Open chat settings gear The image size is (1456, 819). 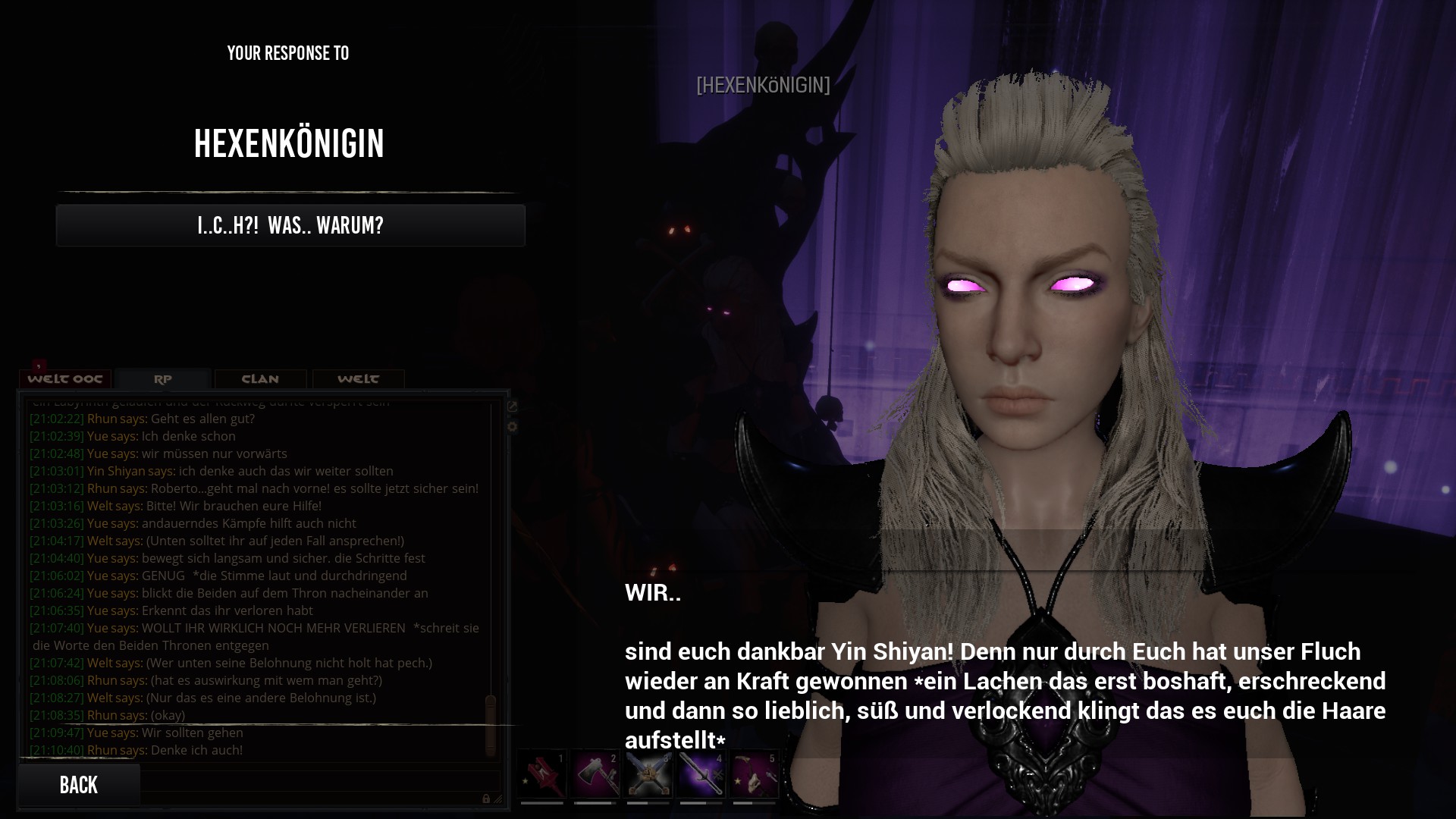click(x=513, y=427)
